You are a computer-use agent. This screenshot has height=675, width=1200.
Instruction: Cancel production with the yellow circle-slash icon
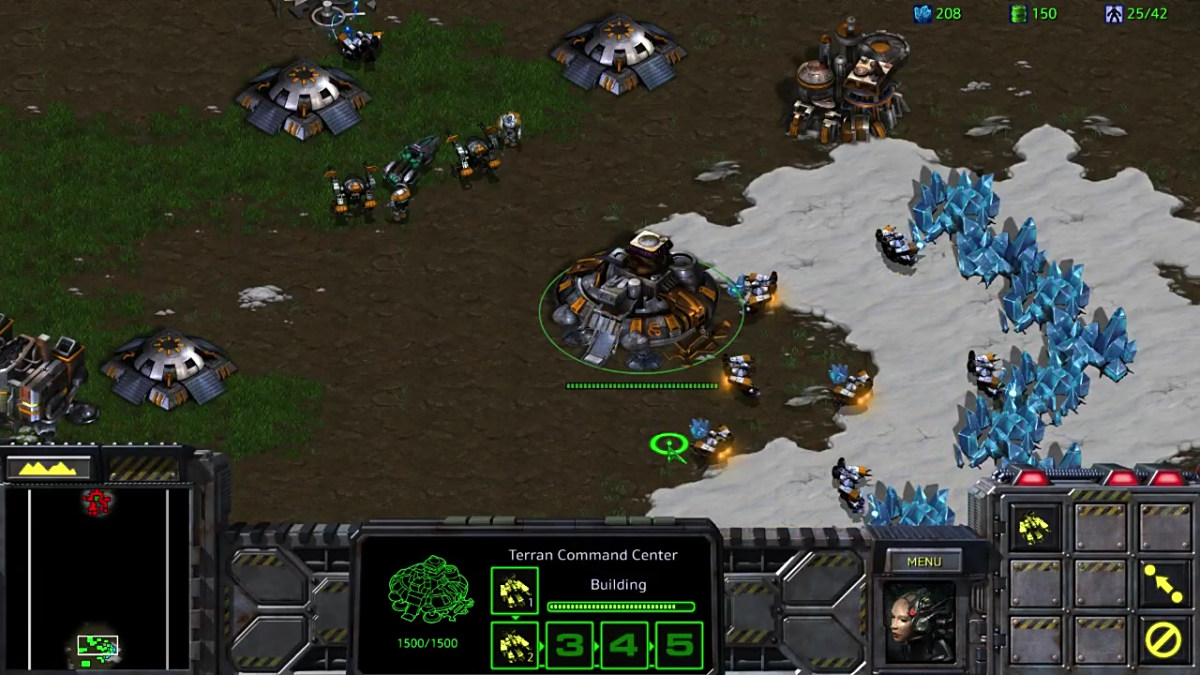pyautogui.click(x=1163, y=639)
